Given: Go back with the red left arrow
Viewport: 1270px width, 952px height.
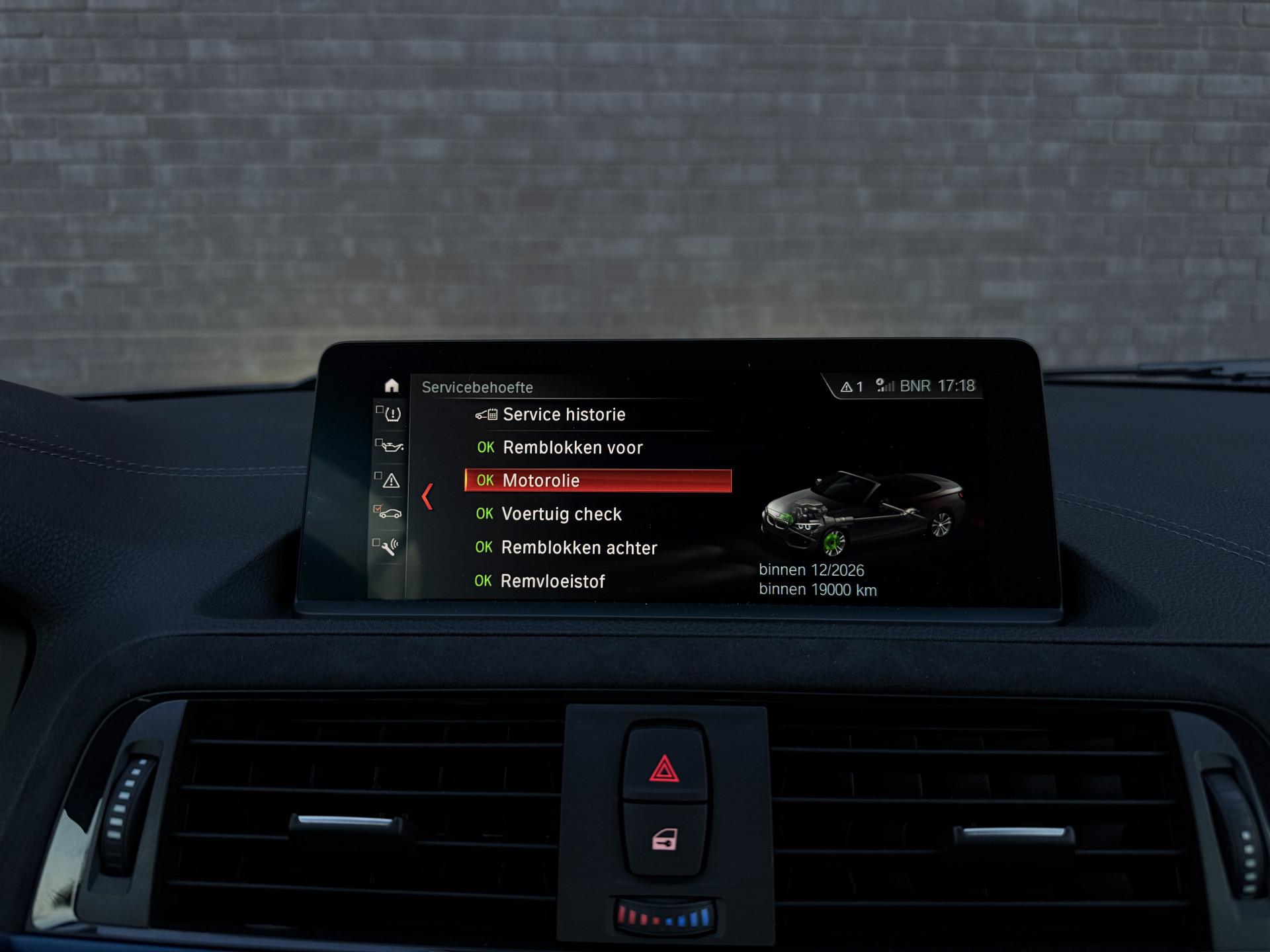Looking at the screenshot, I should point(427,496).
